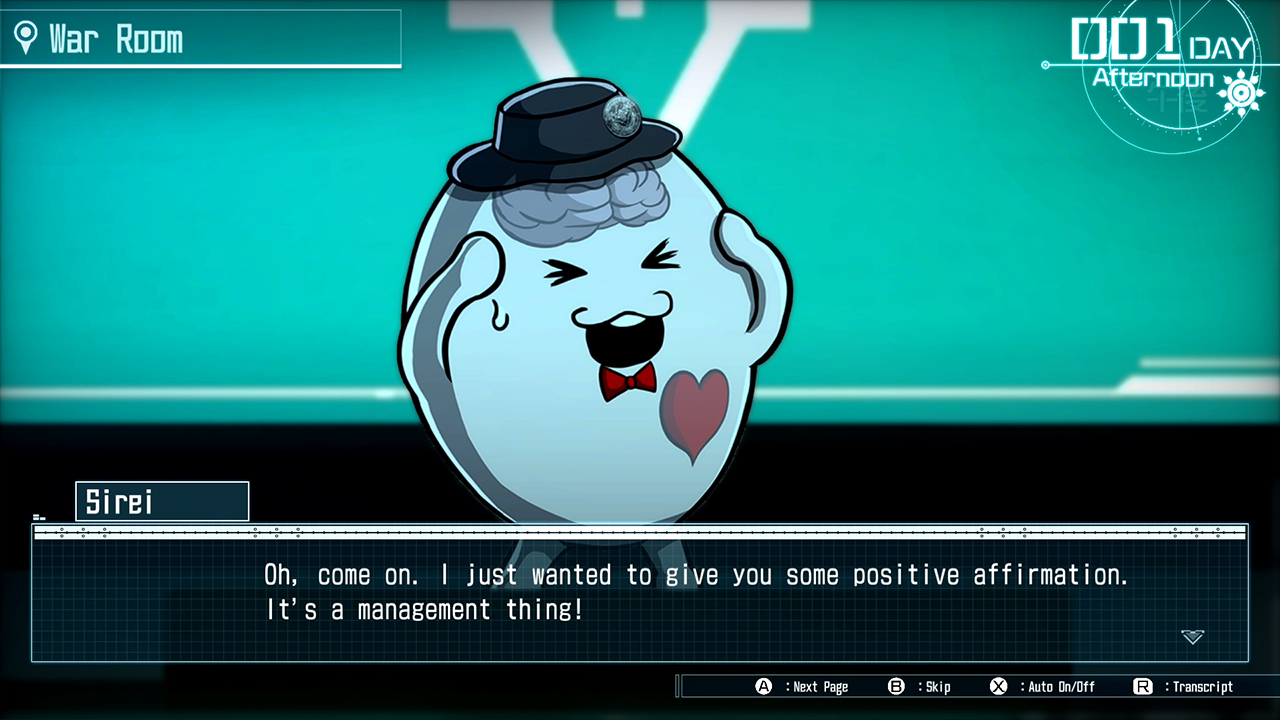The width and height of the screenshot is (1280, 720).
Task: Click the badge emblem on Sirei's hat
Action: click(x=618, y=116)
